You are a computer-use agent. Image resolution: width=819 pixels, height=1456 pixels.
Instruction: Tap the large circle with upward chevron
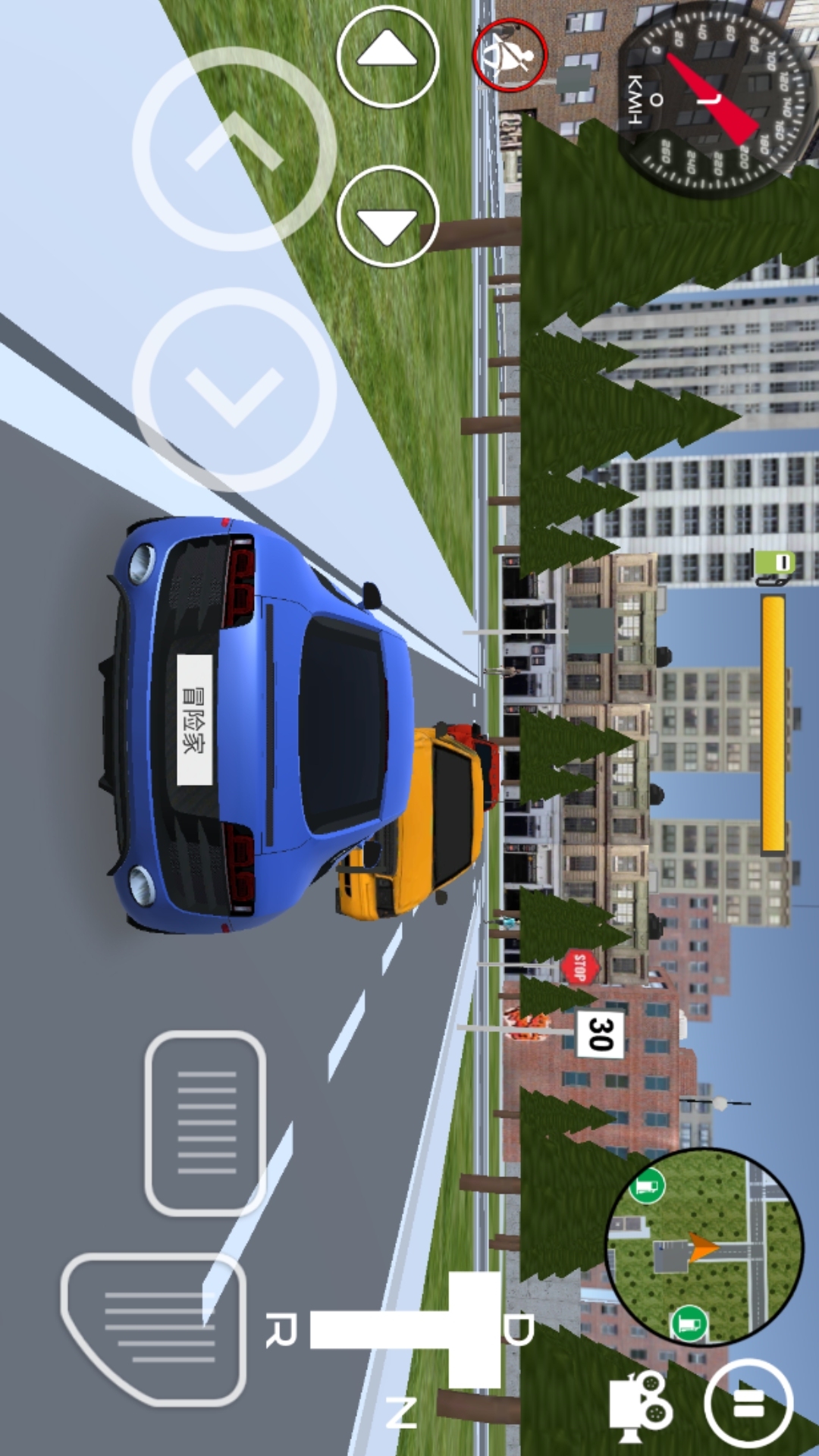tap(234, 149)
